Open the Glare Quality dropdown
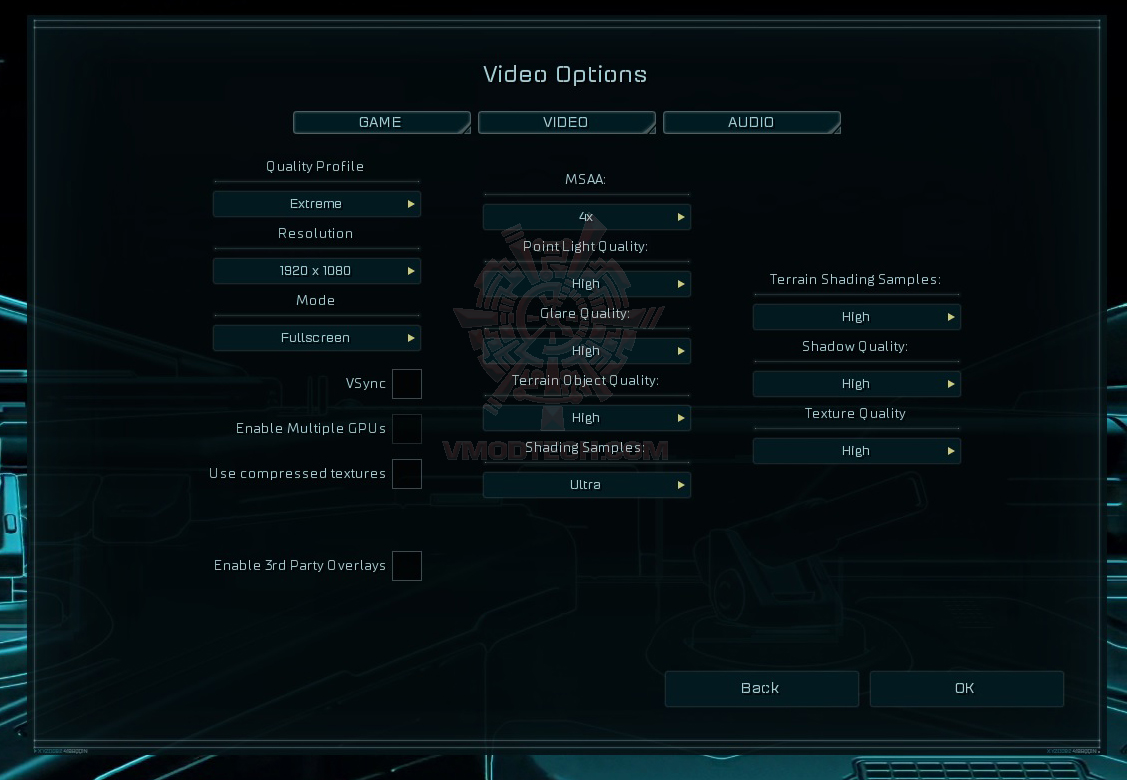 point(586,351)
